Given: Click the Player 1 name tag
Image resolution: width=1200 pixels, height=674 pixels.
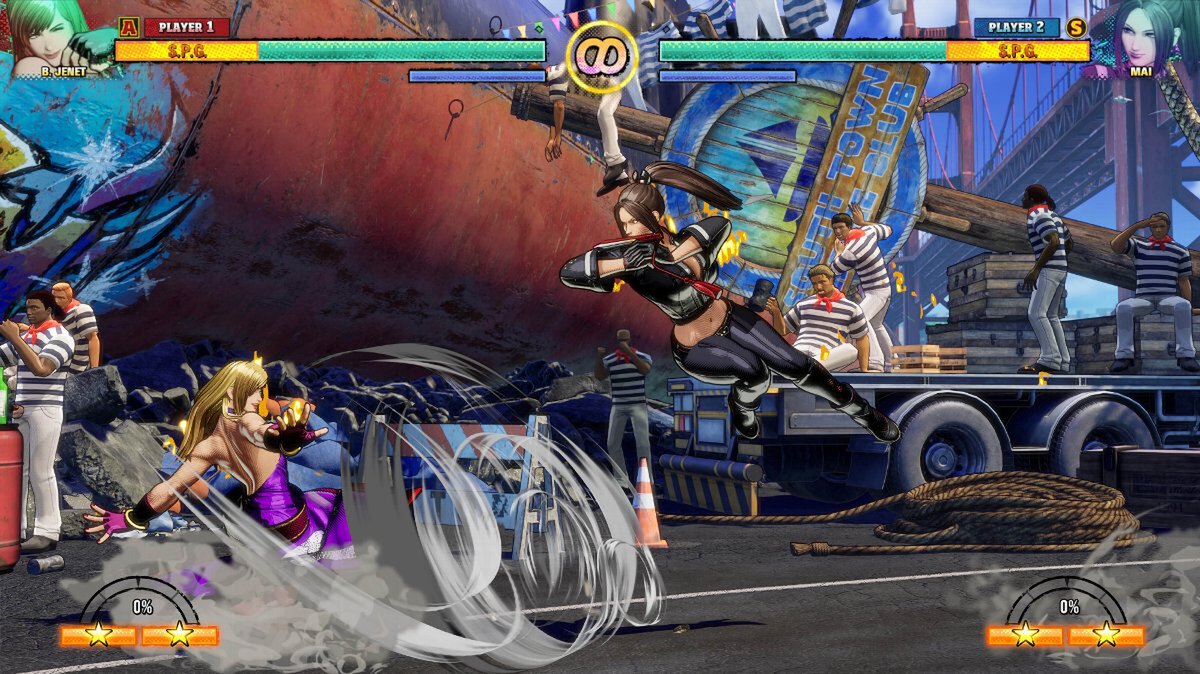Looking at the screenshot, I should [186, 27].
